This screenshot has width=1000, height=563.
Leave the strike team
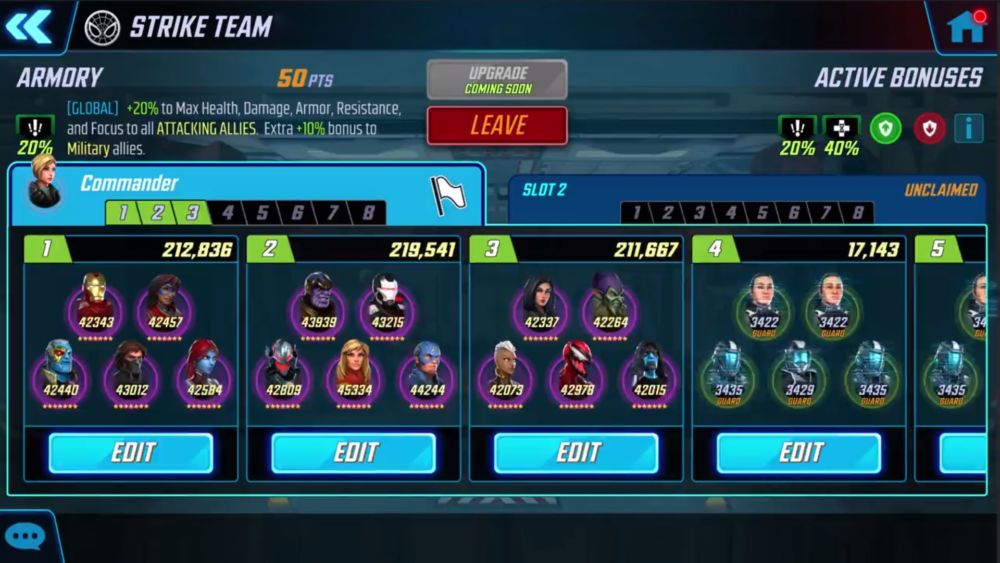(x=497, y=126)
